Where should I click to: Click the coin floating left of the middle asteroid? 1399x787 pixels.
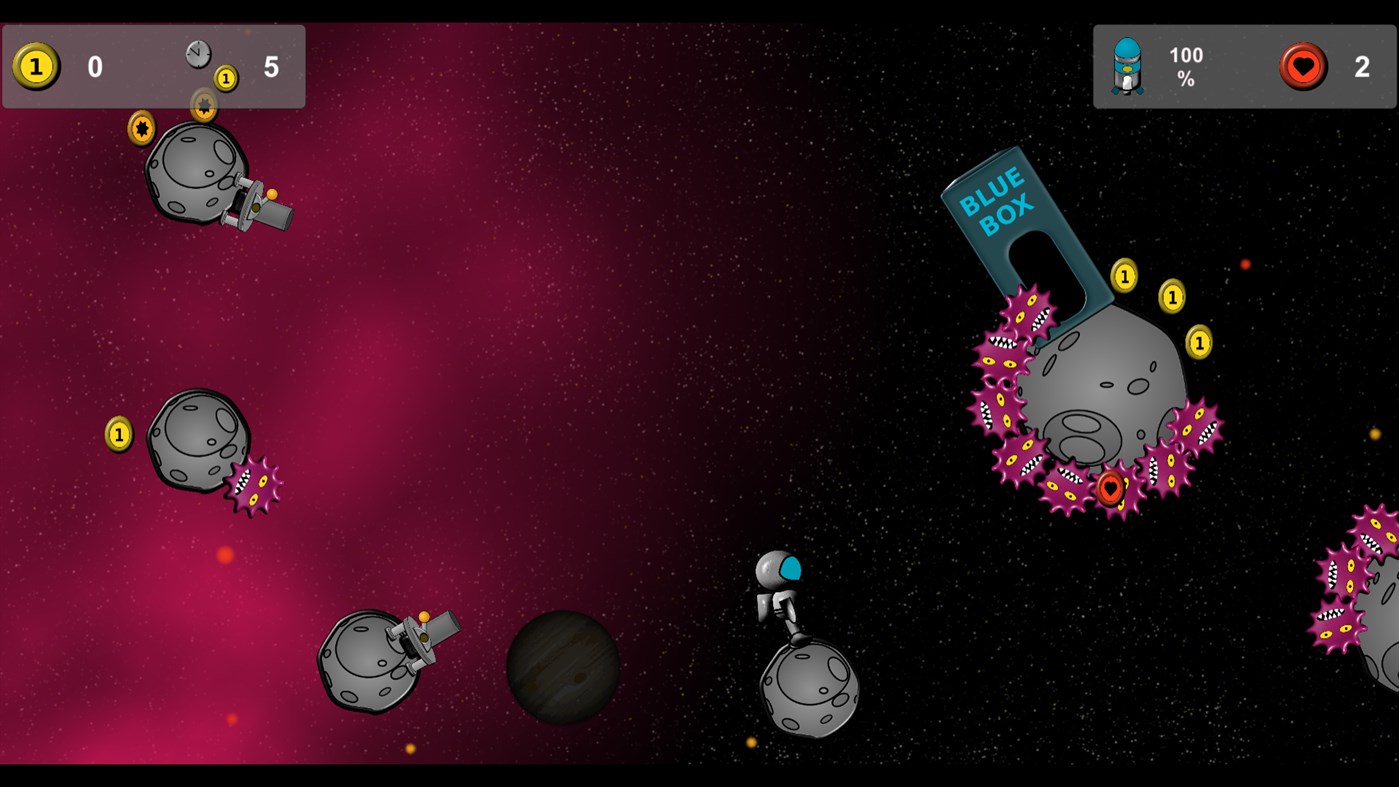coord(118,432)
